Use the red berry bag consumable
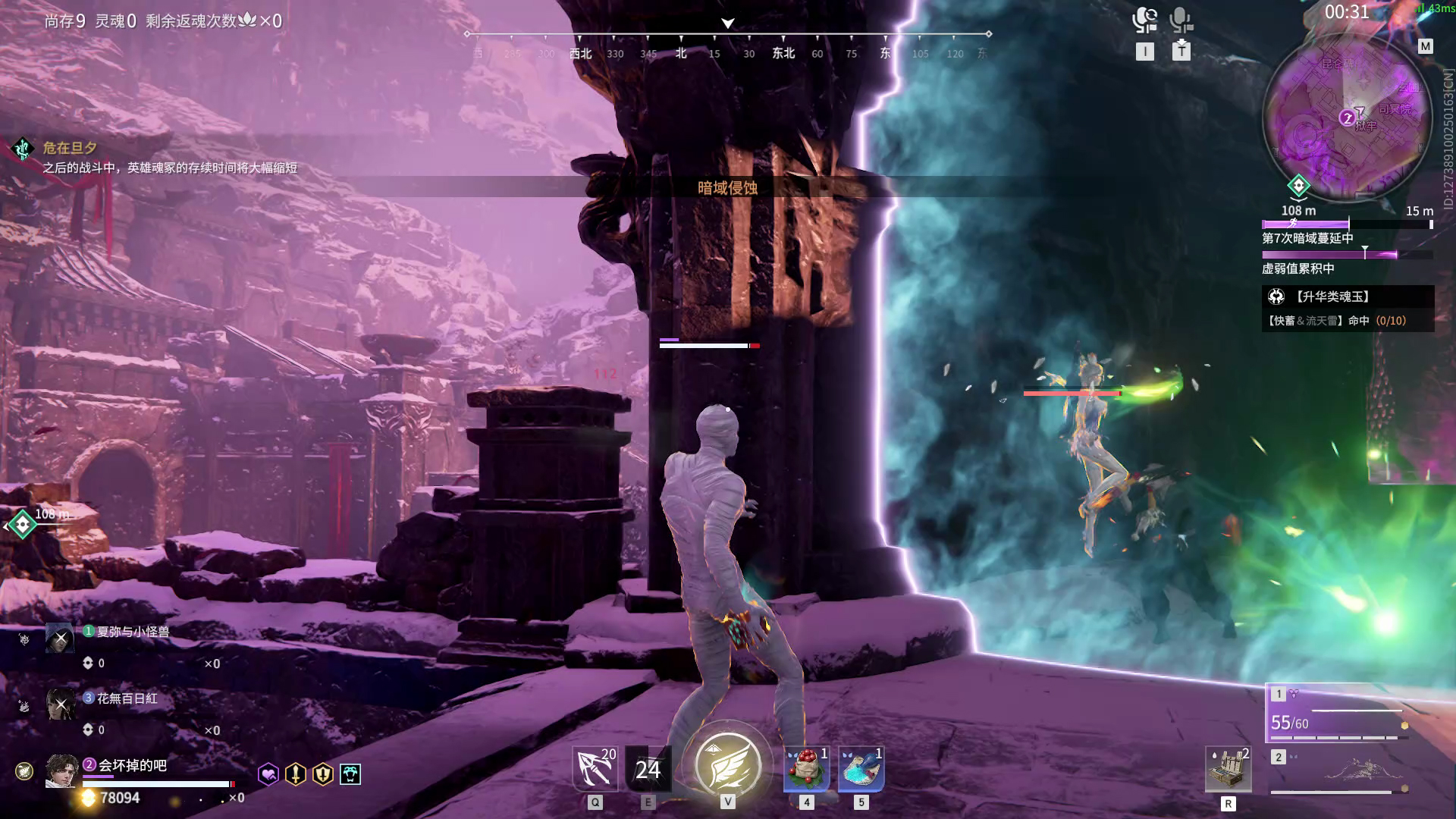This screenshot has width=1456, height=819. pos(806,769)
